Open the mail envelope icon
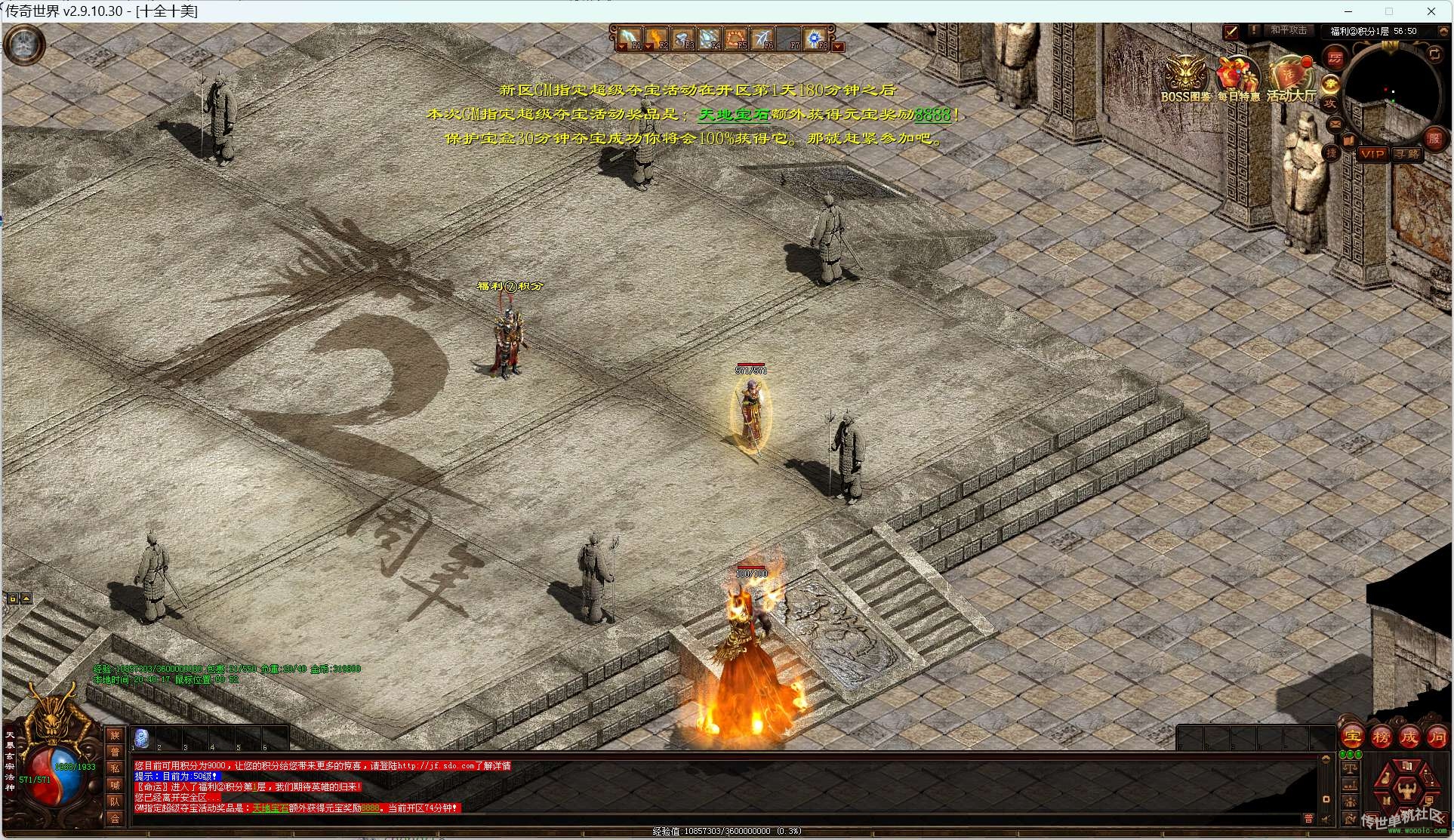 (x=1335, y=123)
